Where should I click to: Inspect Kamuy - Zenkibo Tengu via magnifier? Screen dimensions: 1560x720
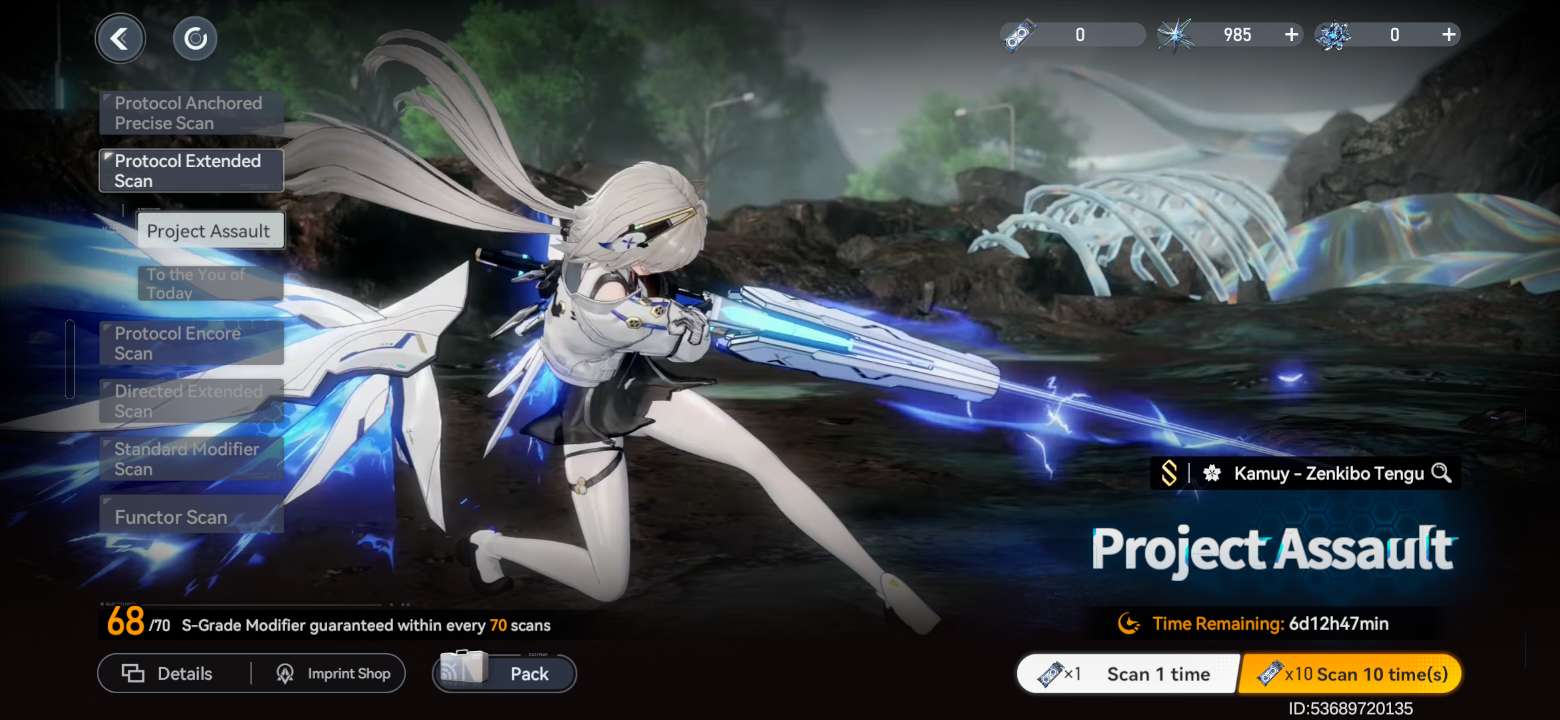point(1441,473)
